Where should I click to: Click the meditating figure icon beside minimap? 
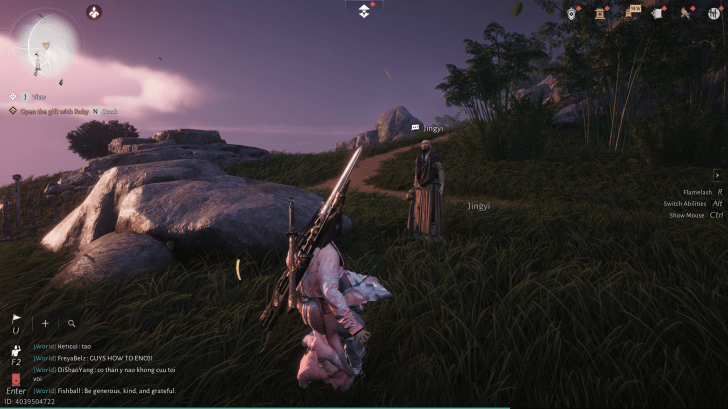(94, 13)
